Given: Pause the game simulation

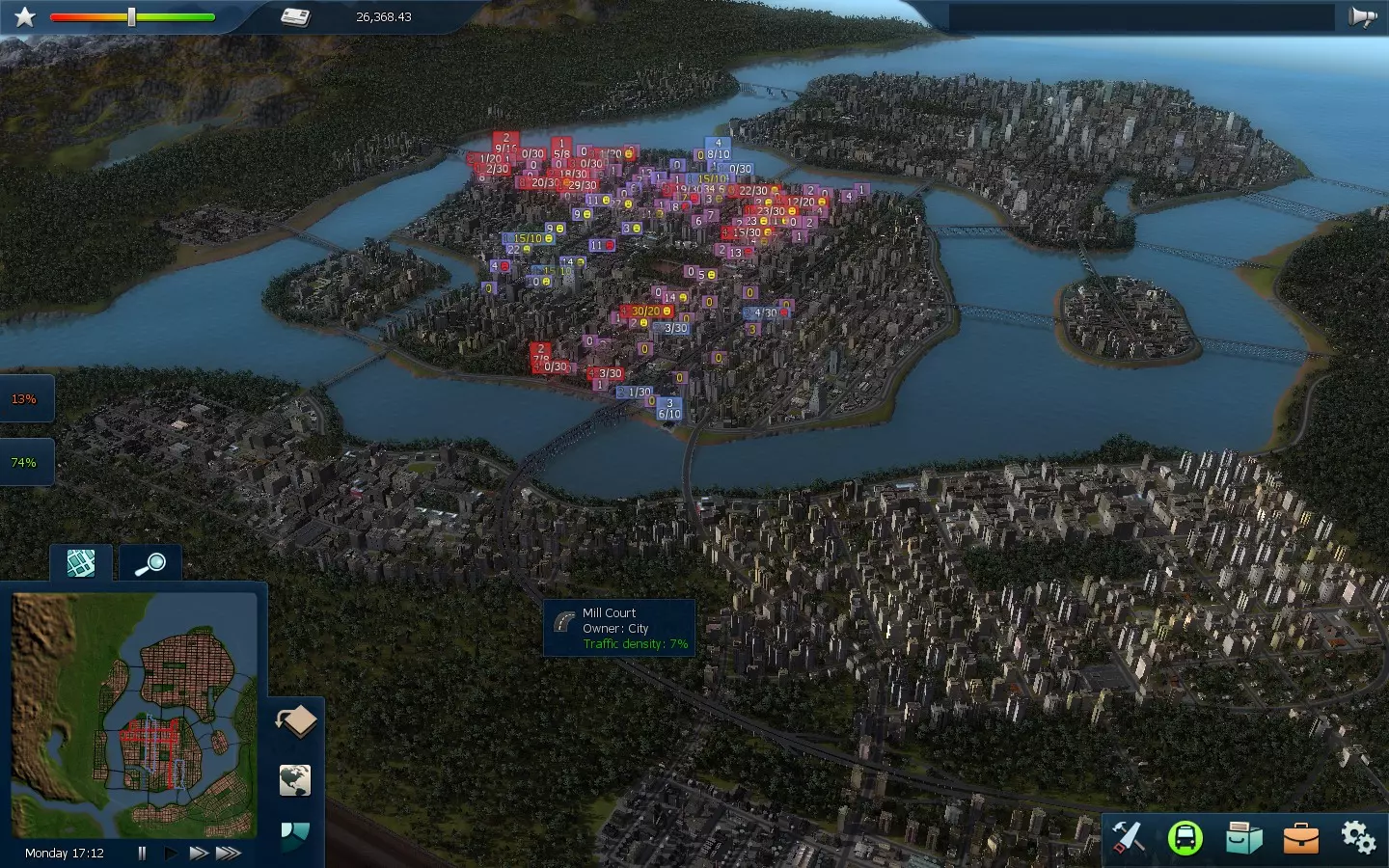Looking at the screenshot, I should (142, 853).
